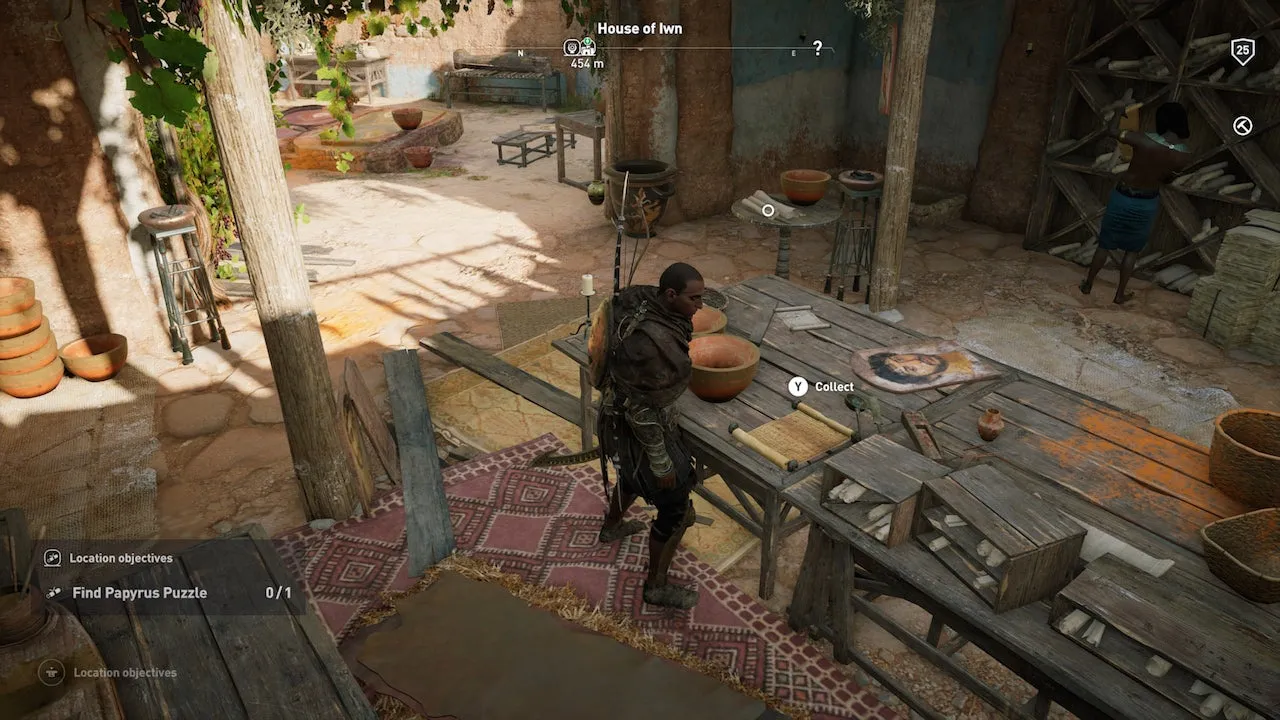Select the Find Papyrus Puzzle objective
The width and height of the screenshot is (1280, 720).
(x=139, y=593)
